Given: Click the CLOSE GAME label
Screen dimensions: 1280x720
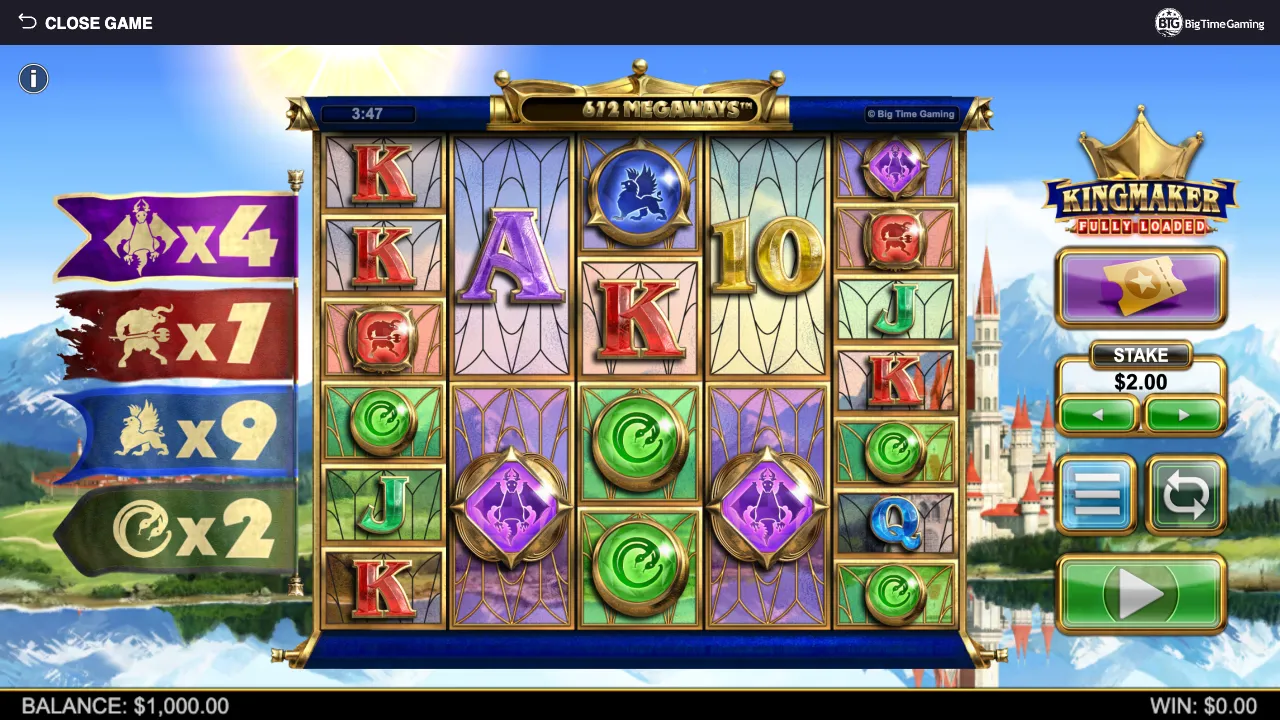Looking at the screenshot, I should [98, 22].
